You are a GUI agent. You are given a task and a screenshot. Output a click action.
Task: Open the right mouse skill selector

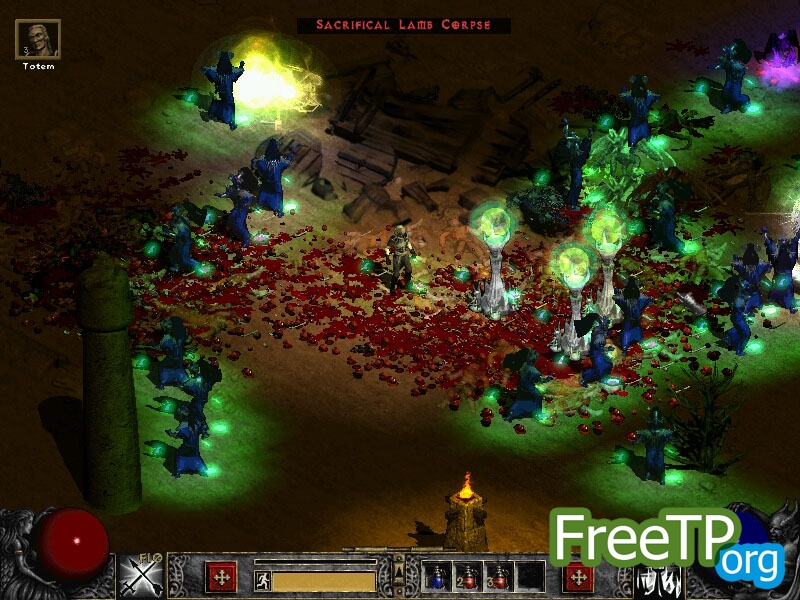click(658, 578)
